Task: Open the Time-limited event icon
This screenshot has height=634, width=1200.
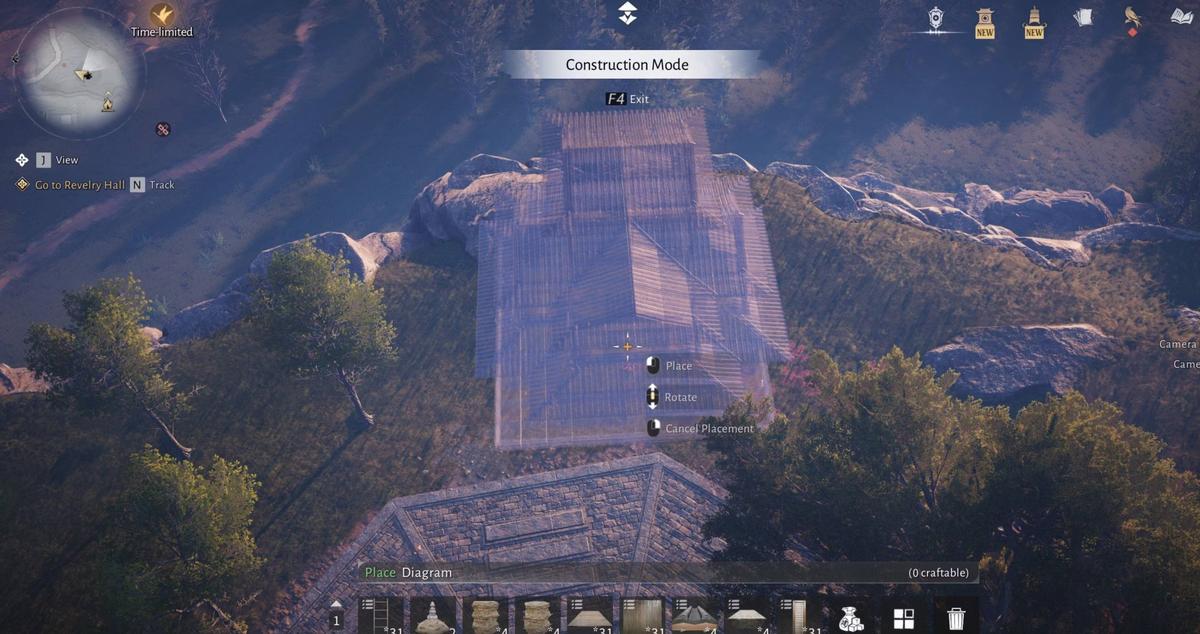Action: [x=162, y=16]
